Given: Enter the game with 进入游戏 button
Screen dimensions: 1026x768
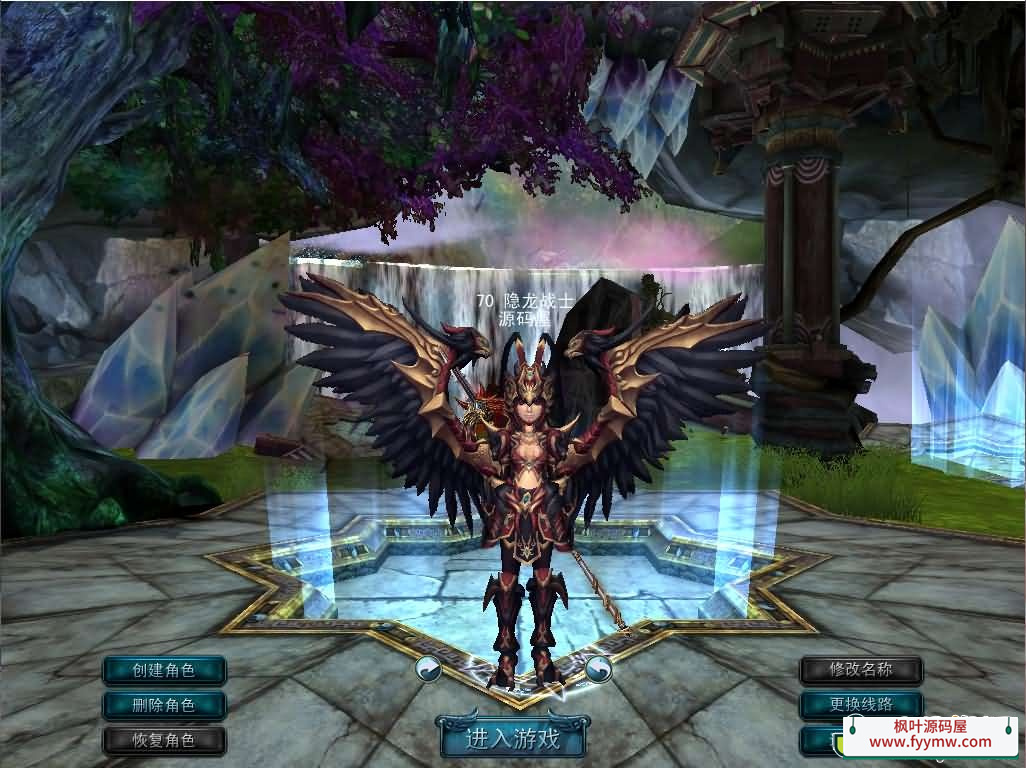Looking at the screenshot, I should coord(512,739).
